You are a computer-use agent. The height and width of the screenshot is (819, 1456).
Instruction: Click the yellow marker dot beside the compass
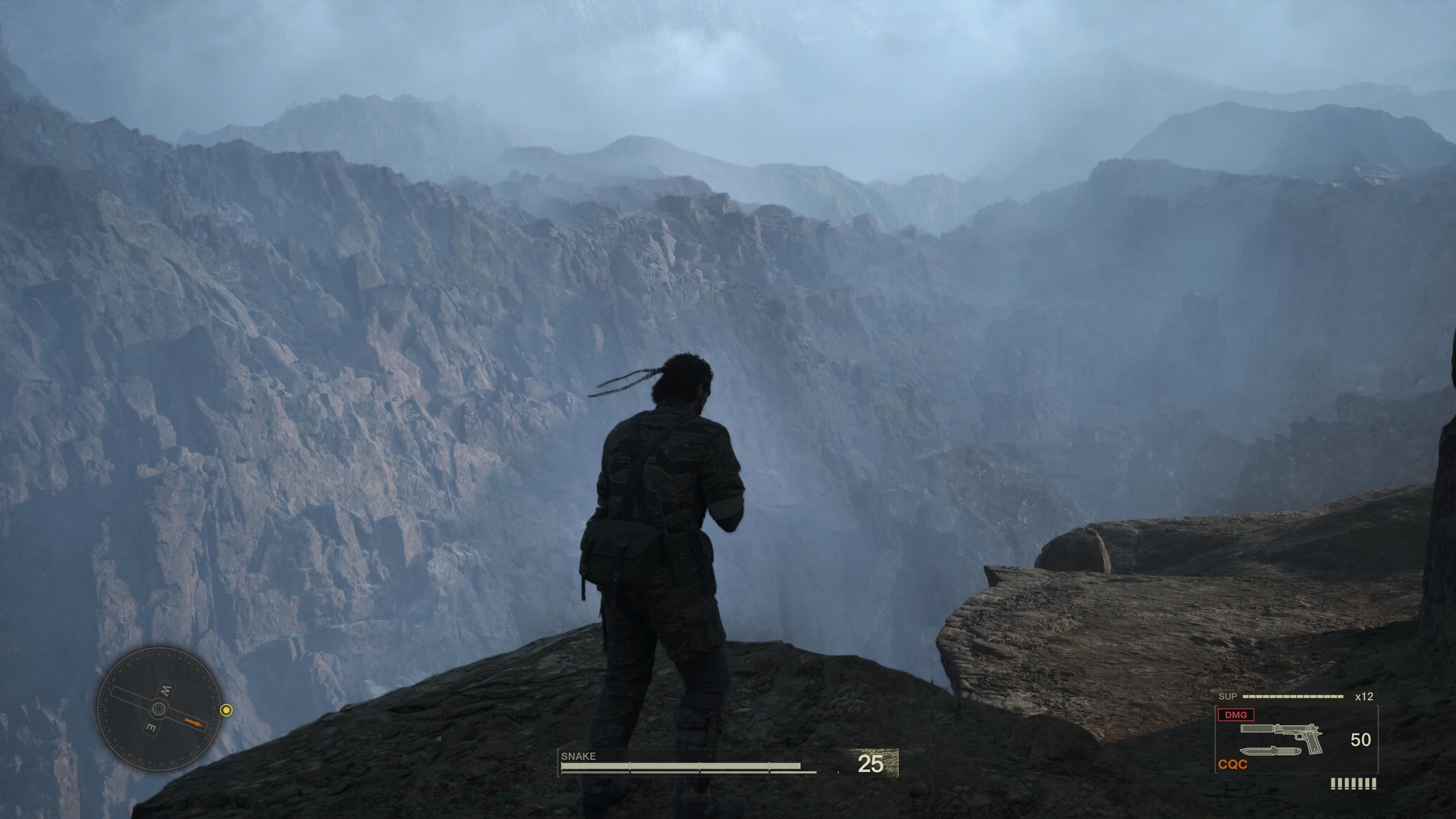tap(227, 711)
